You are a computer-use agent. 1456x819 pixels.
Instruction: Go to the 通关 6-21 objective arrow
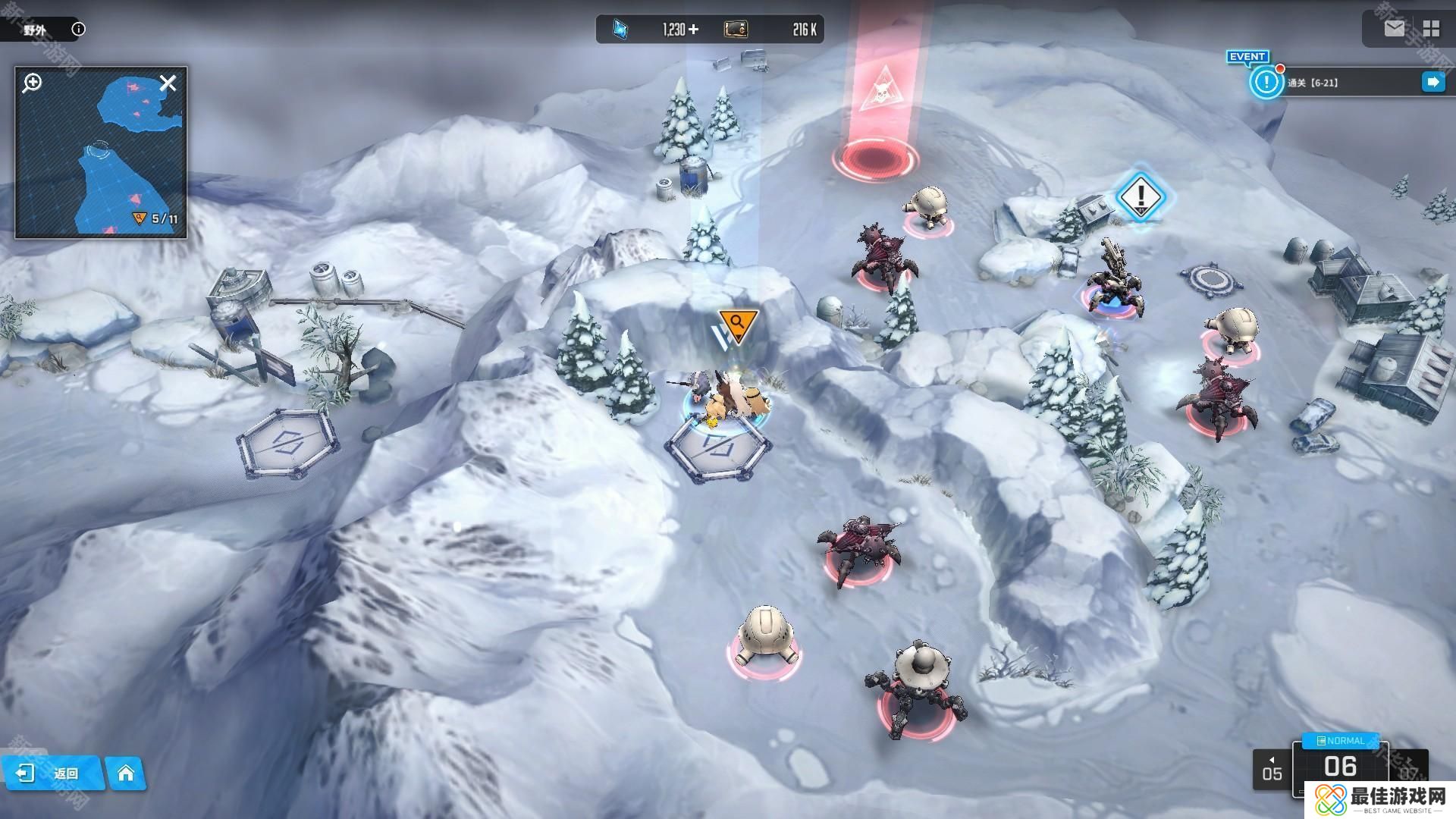(1432, 82)
